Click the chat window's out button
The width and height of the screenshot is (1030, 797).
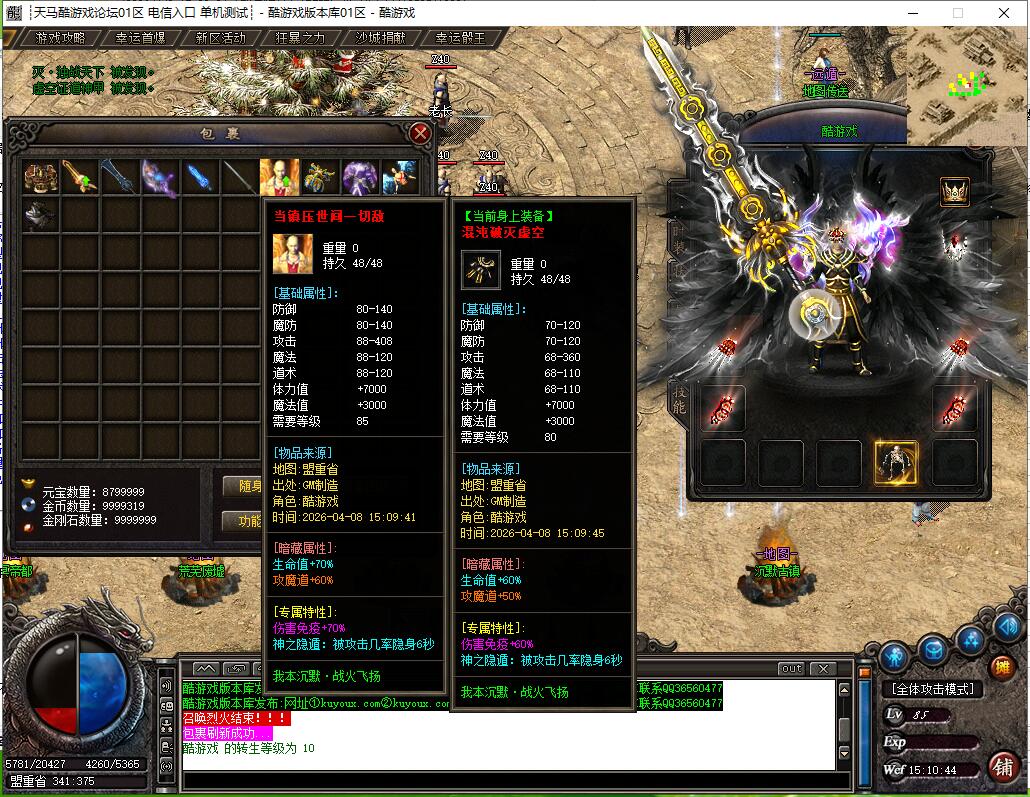click(790, 668)
